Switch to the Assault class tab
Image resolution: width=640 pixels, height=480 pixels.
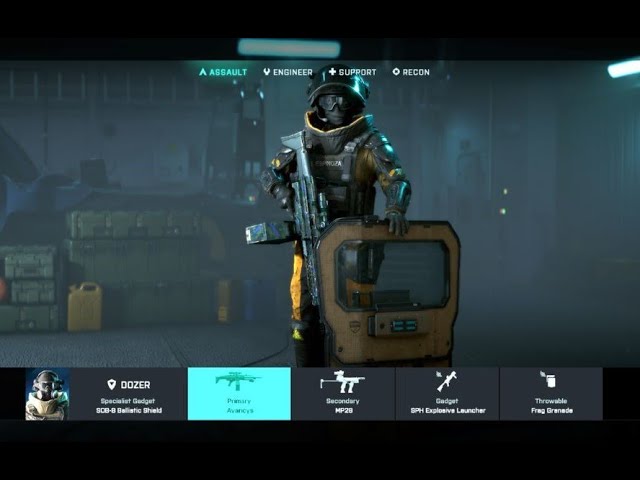[x=223, y=72]
